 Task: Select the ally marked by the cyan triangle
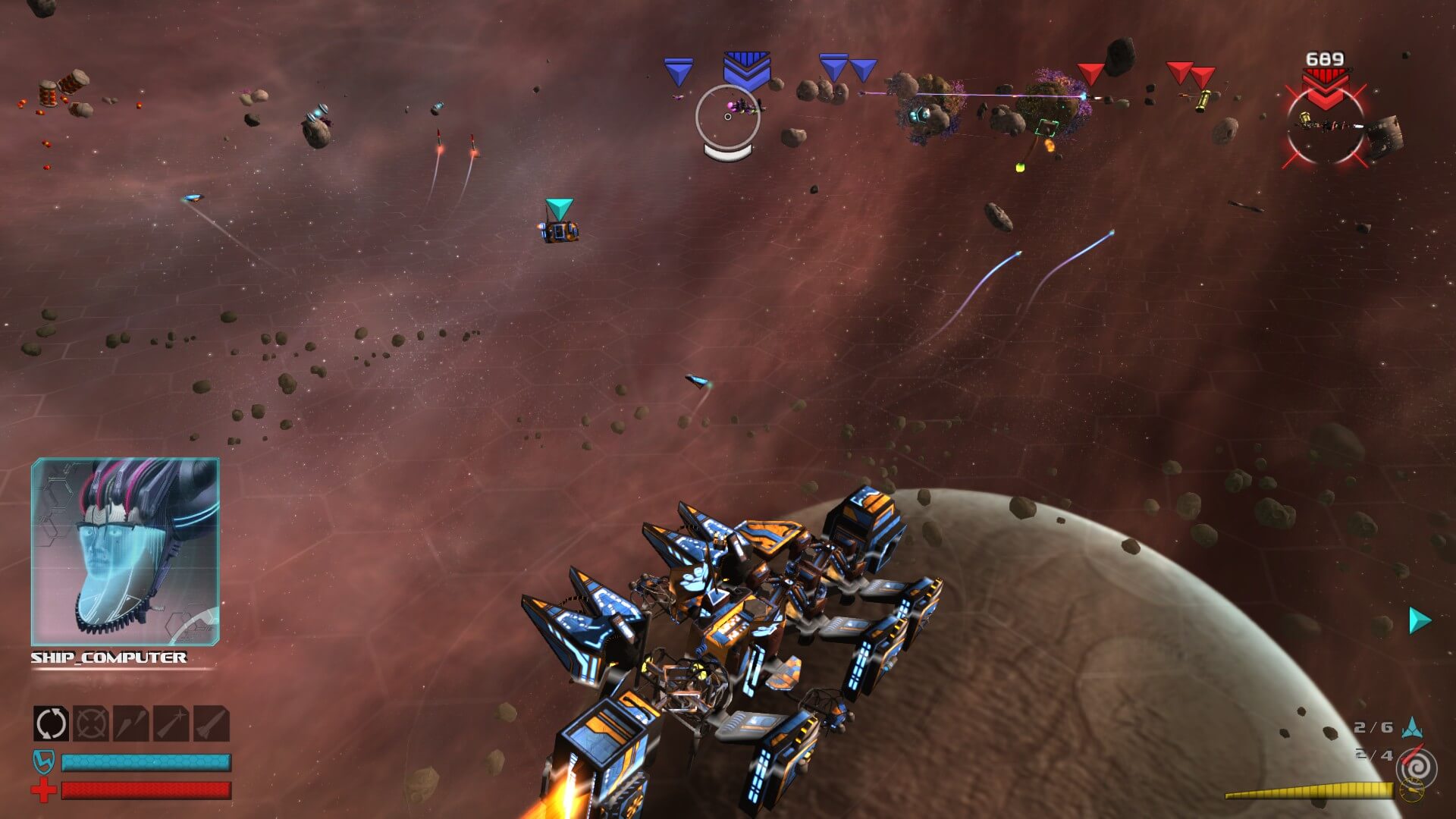click(x=560, y=231)
